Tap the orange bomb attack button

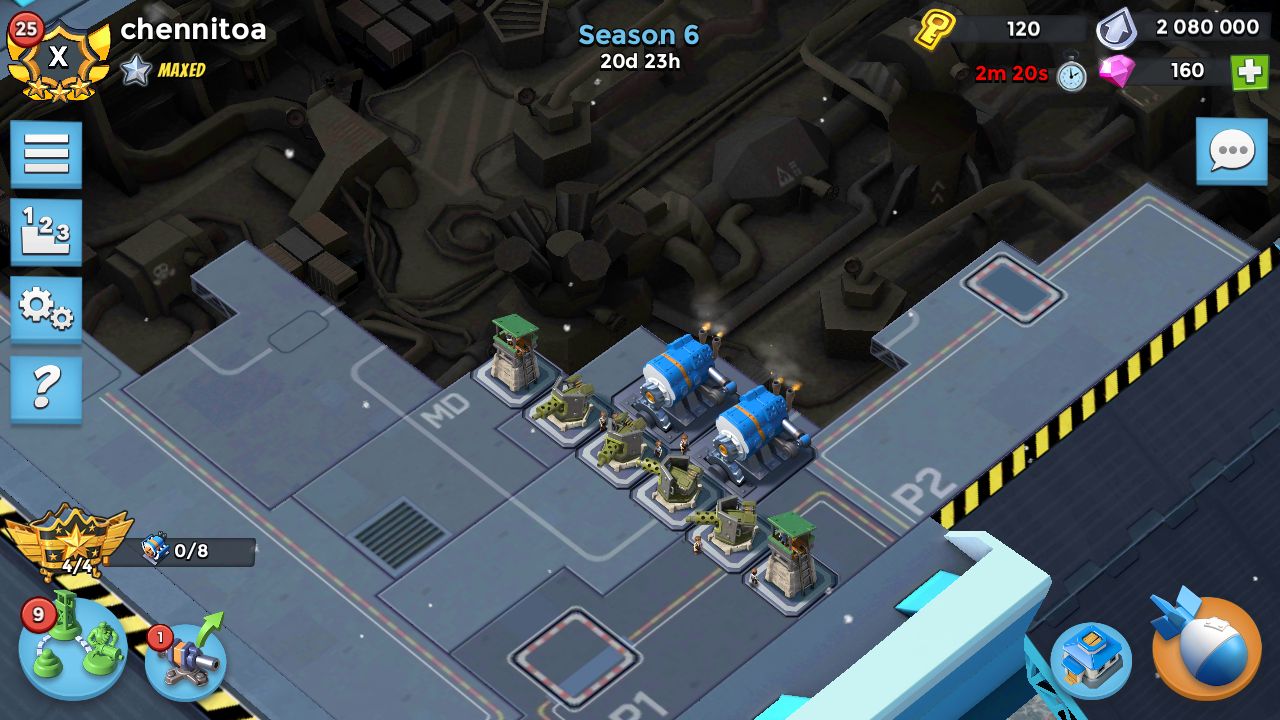coord(1205,655)
